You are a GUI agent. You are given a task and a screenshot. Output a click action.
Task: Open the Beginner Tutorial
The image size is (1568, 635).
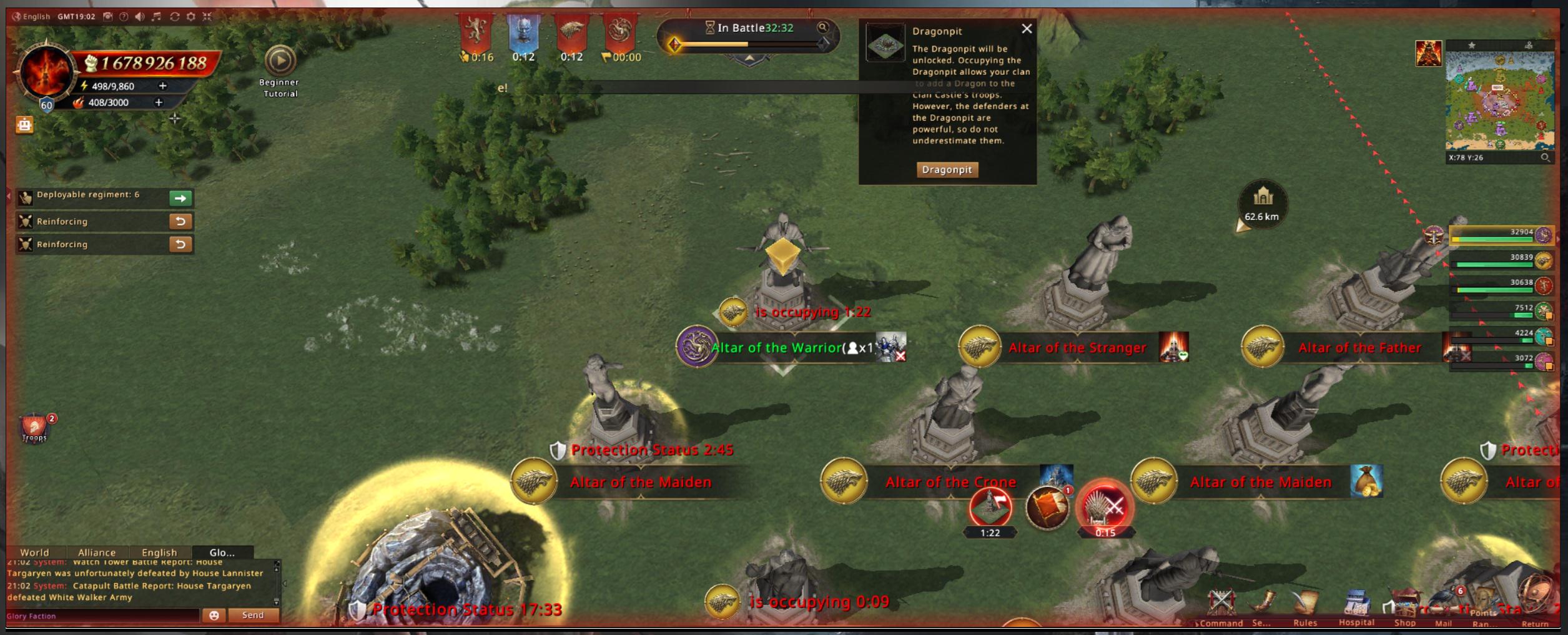pyautogui.click(x=280, y=62)
